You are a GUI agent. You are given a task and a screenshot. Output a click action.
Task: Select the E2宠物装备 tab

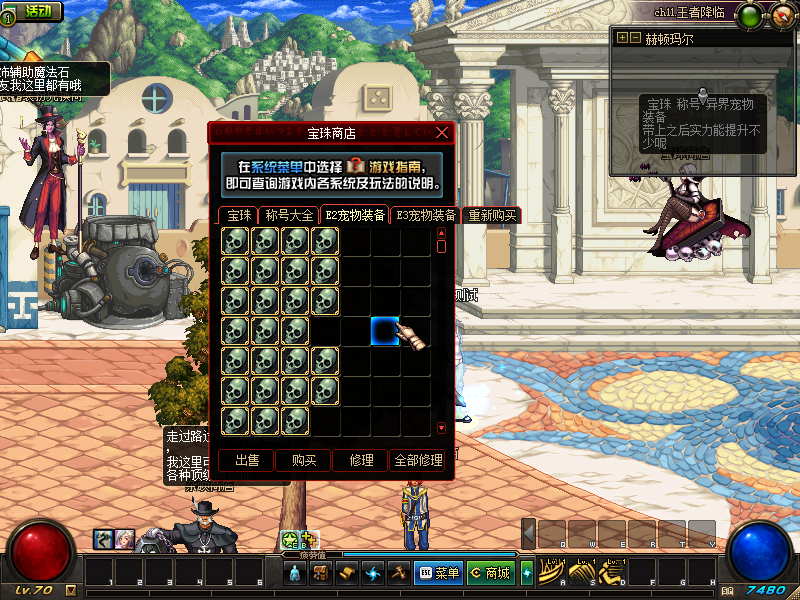coord(354,215)
